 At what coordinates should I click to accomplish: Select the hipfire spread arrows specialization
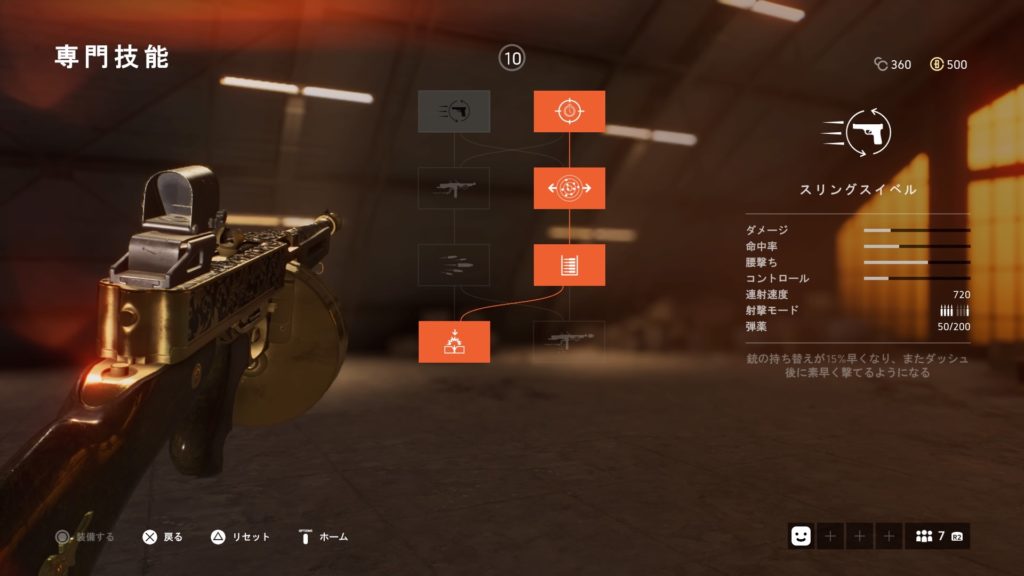pyautogui.click(x=569, y=188)
